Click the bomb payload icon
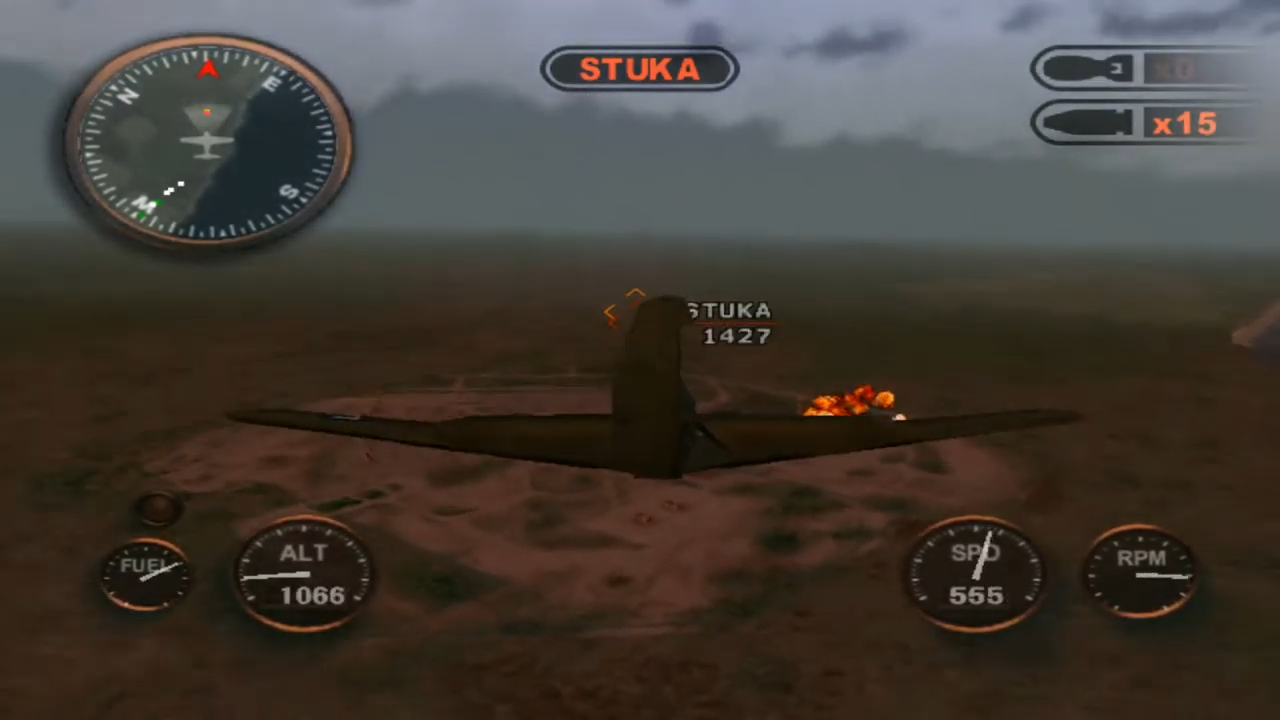 (1090, 68)
